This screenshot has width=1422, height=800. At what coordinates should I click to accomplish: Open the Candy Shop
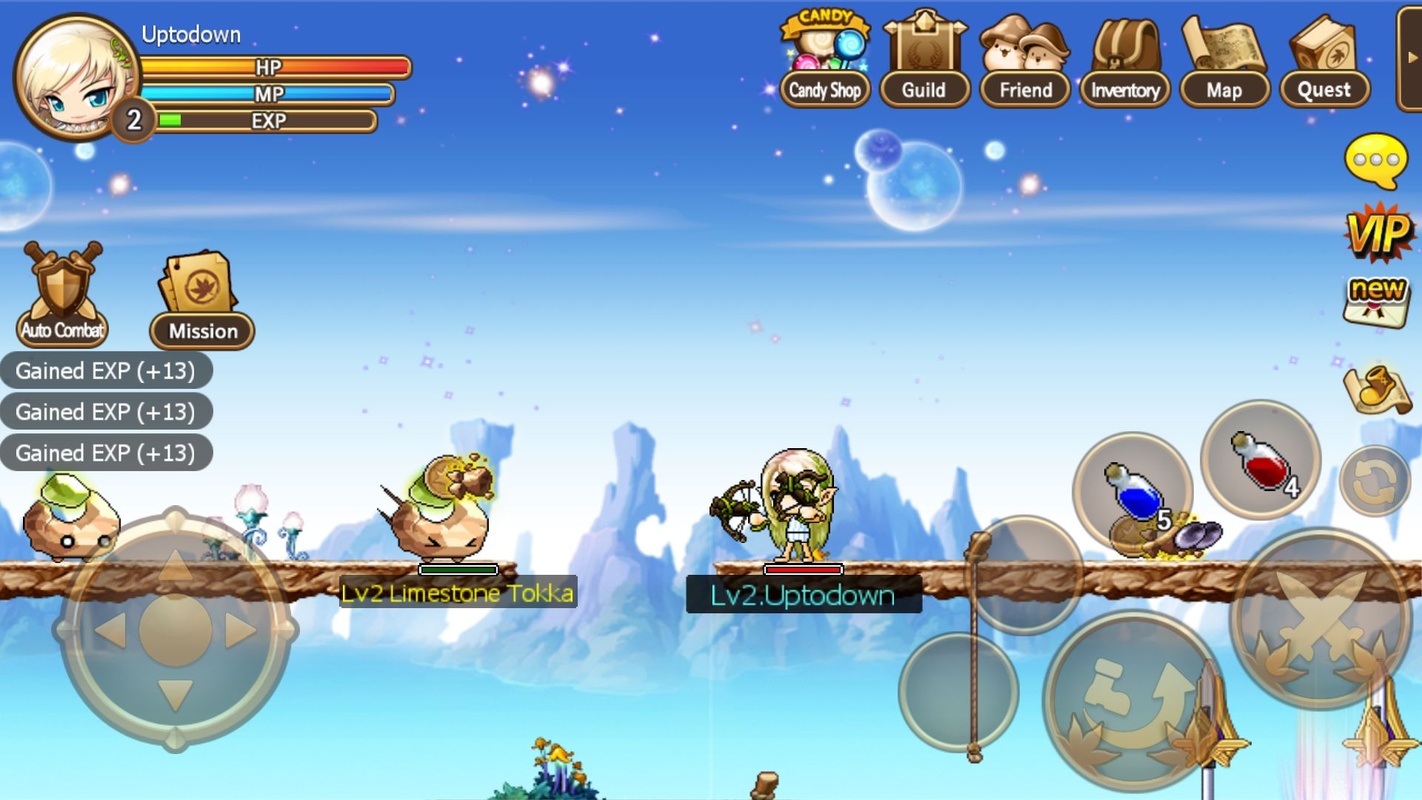pos(824,62)
